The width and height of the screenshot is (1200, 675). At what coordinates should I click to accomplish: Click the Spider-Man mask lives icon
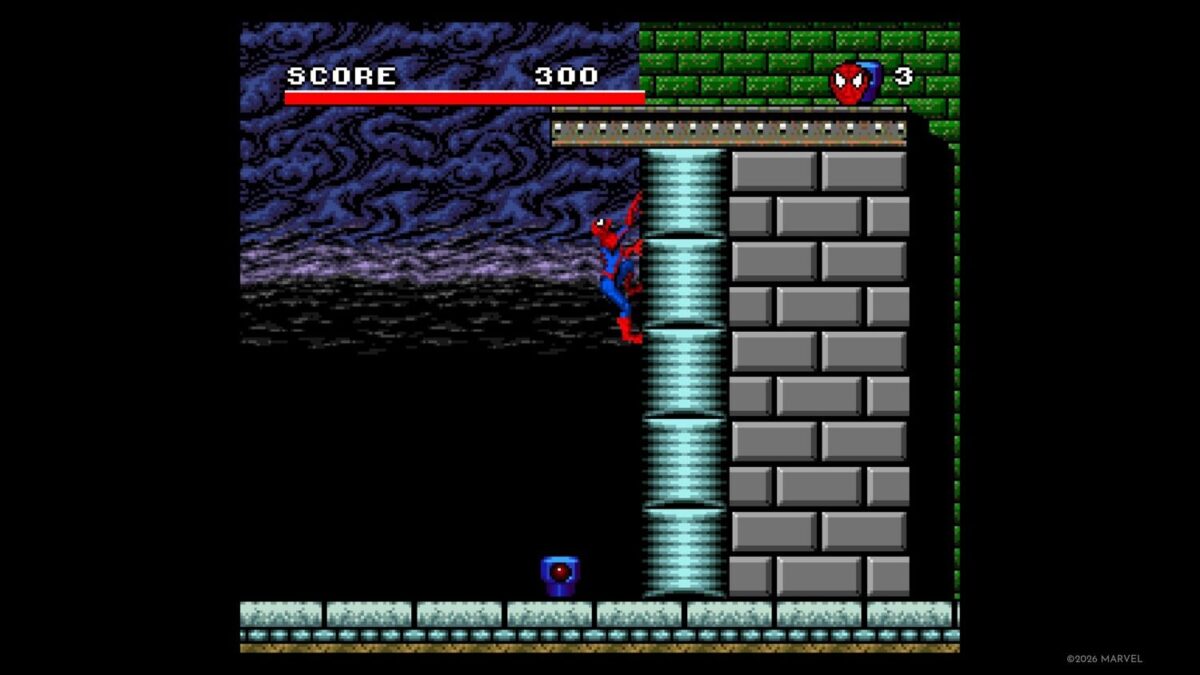point(850,82)
